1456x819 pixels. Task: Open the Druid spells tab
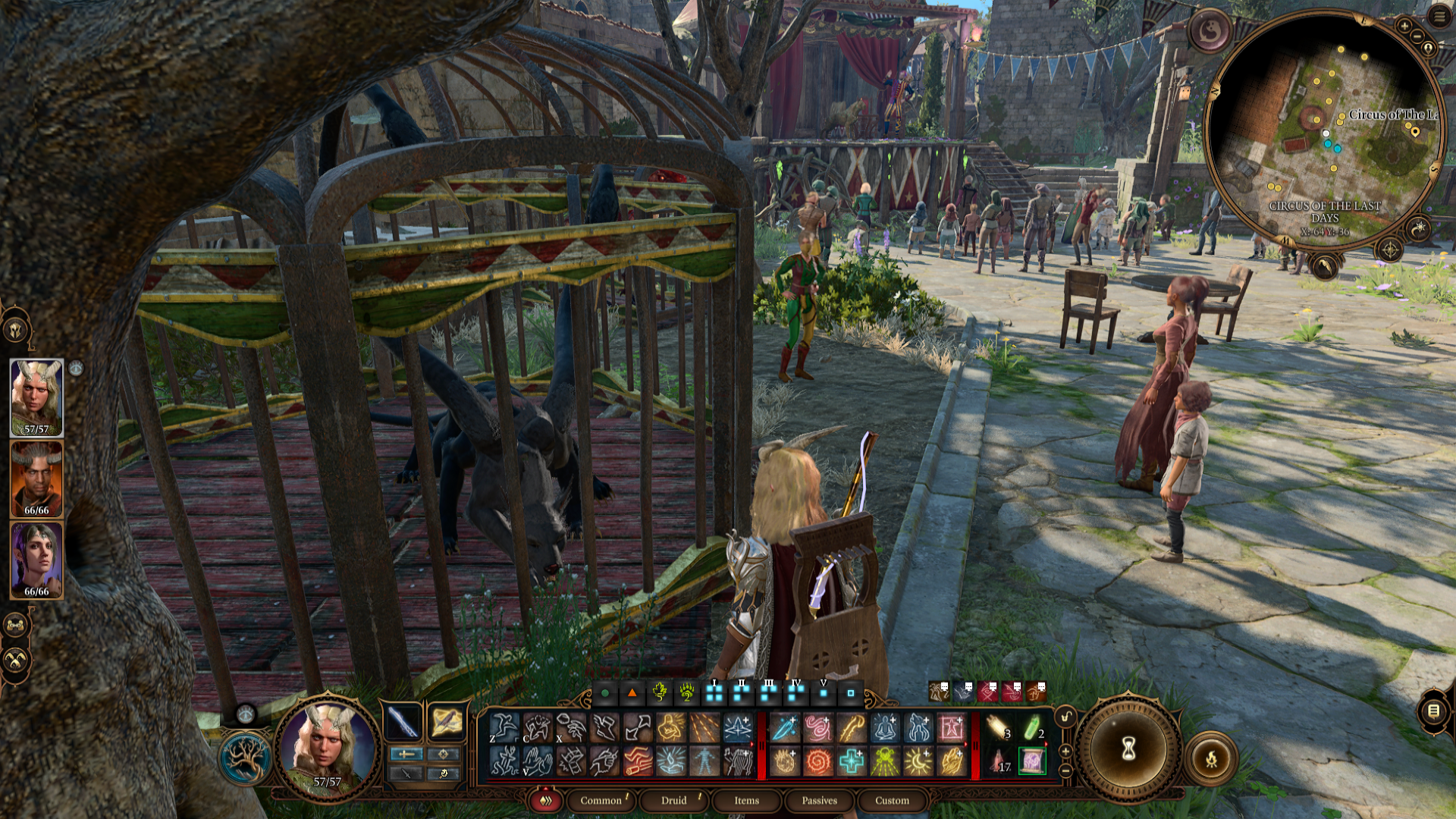(x=673, y=801)
